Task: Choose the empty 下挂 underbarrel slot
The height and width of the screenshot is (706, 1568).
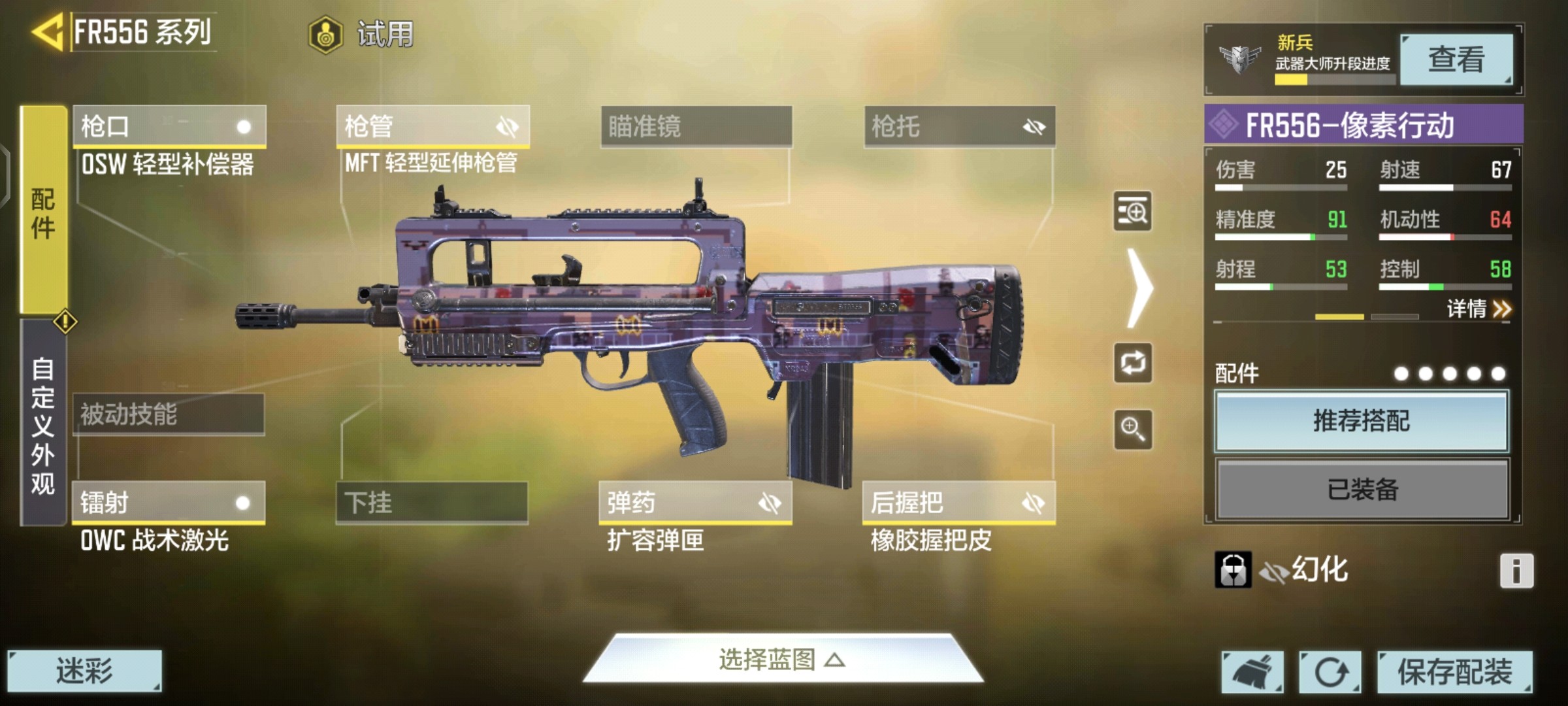Action: coord(432,503)
